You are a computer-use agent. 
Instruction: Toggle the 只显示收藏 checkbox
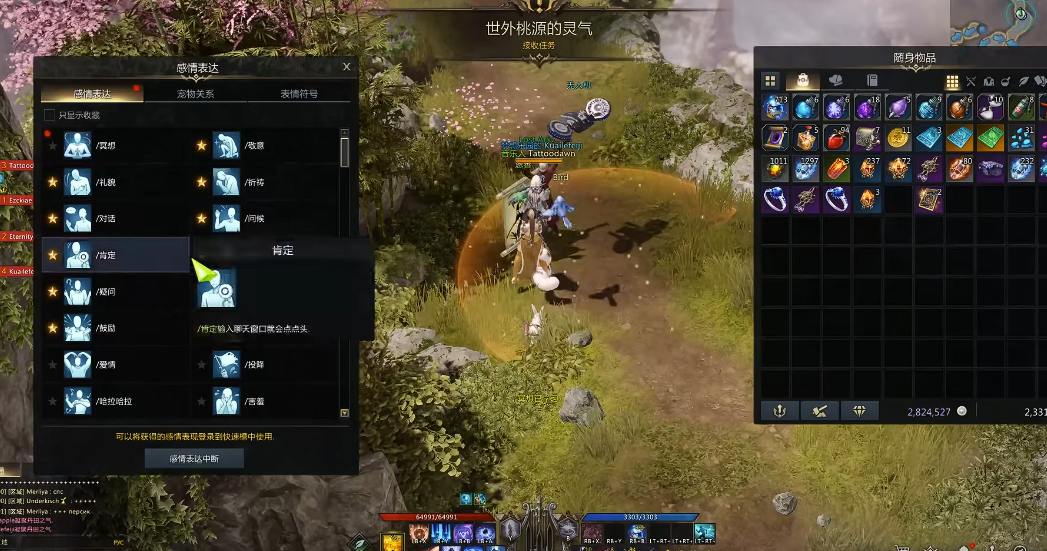(x=50, y=115)
